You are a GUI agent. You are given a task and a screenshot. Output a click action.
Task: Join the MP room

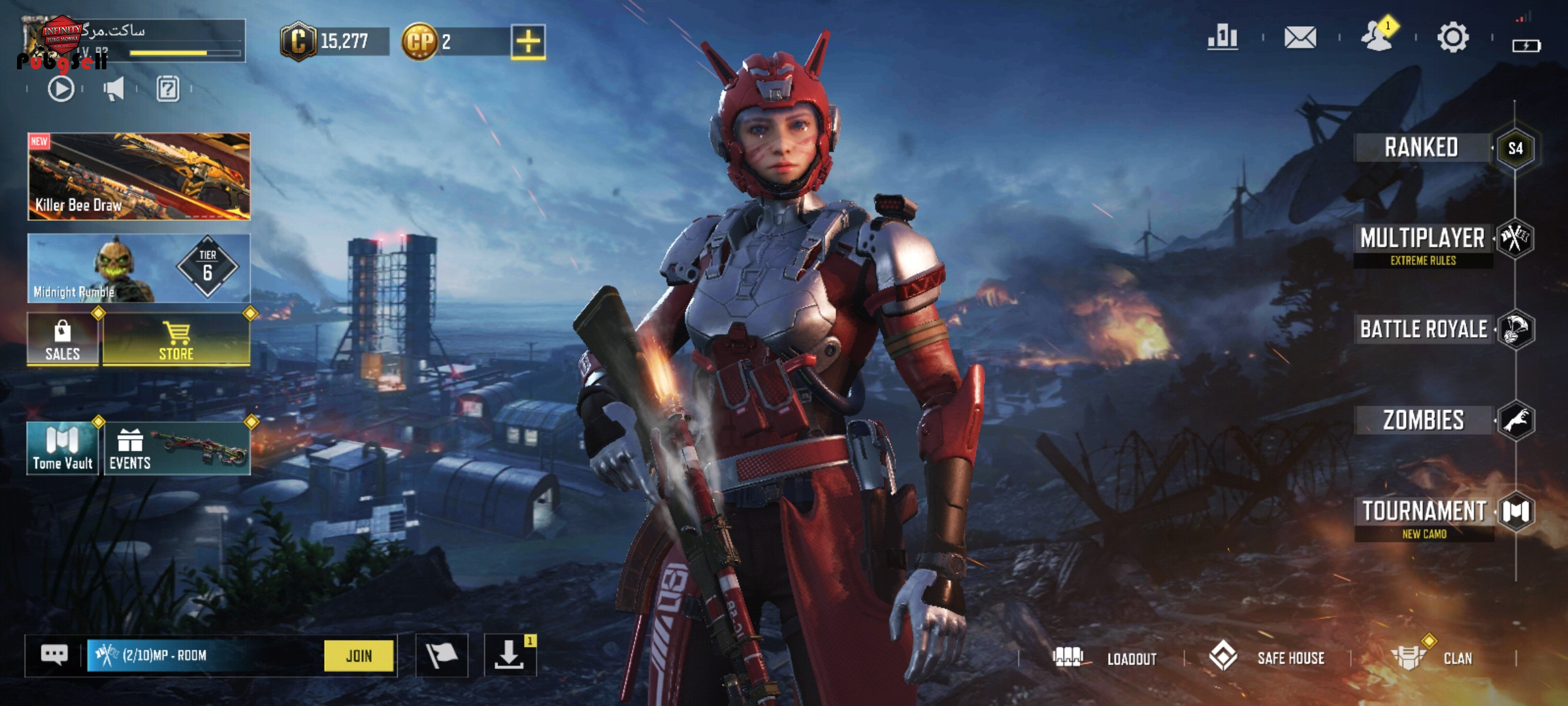359,656
